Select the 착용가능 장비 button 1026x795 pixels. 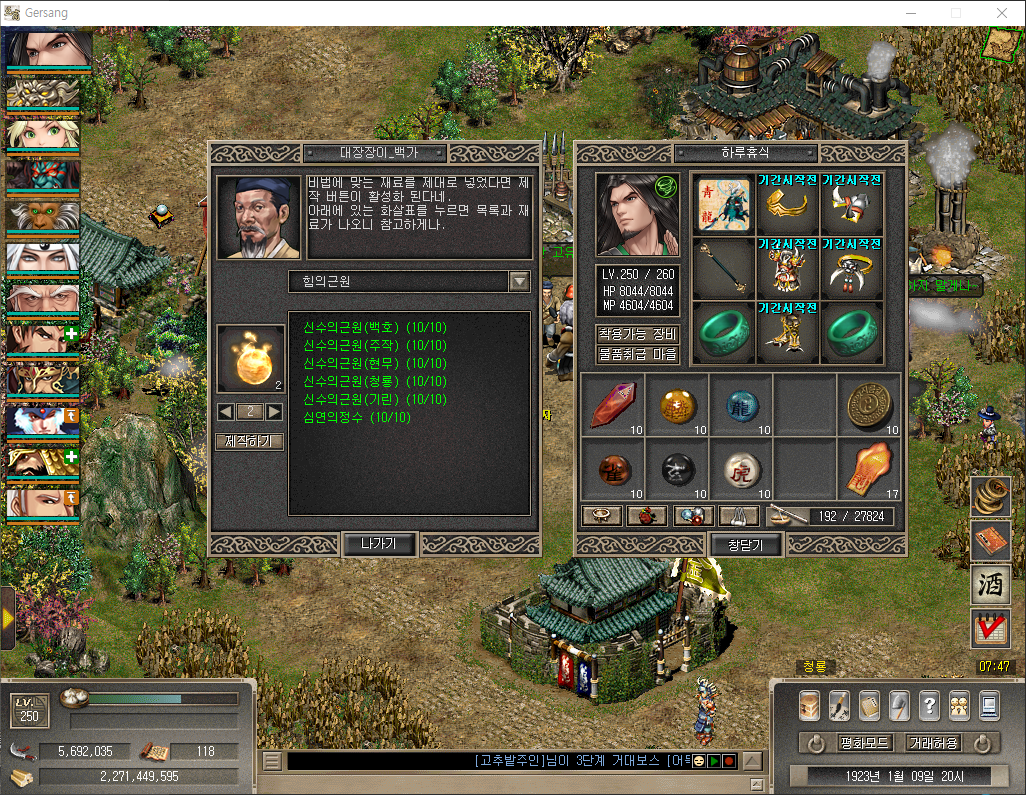[x=637, y=334]
